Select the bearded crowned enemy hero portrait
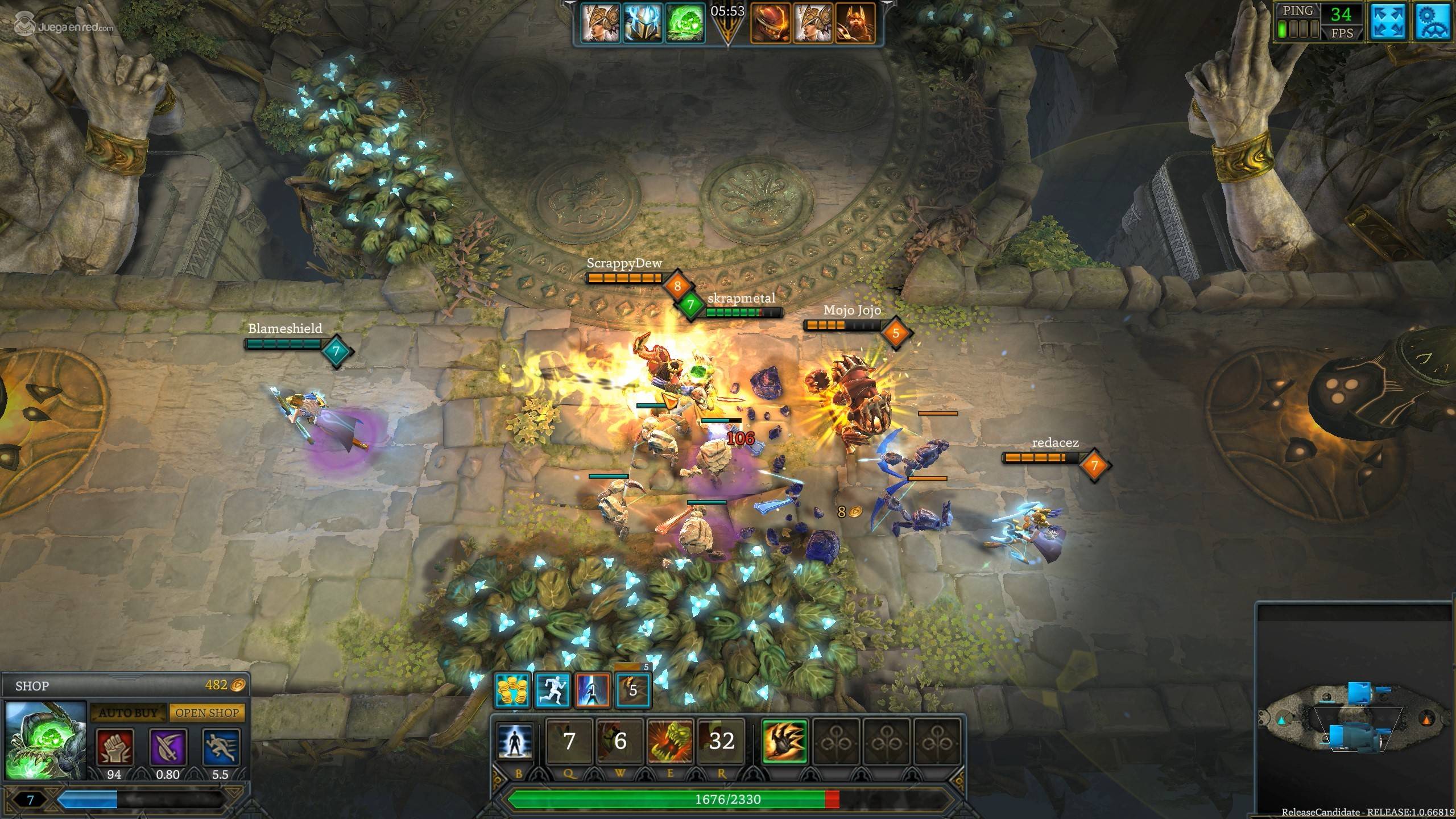 (x=854, y=23)
